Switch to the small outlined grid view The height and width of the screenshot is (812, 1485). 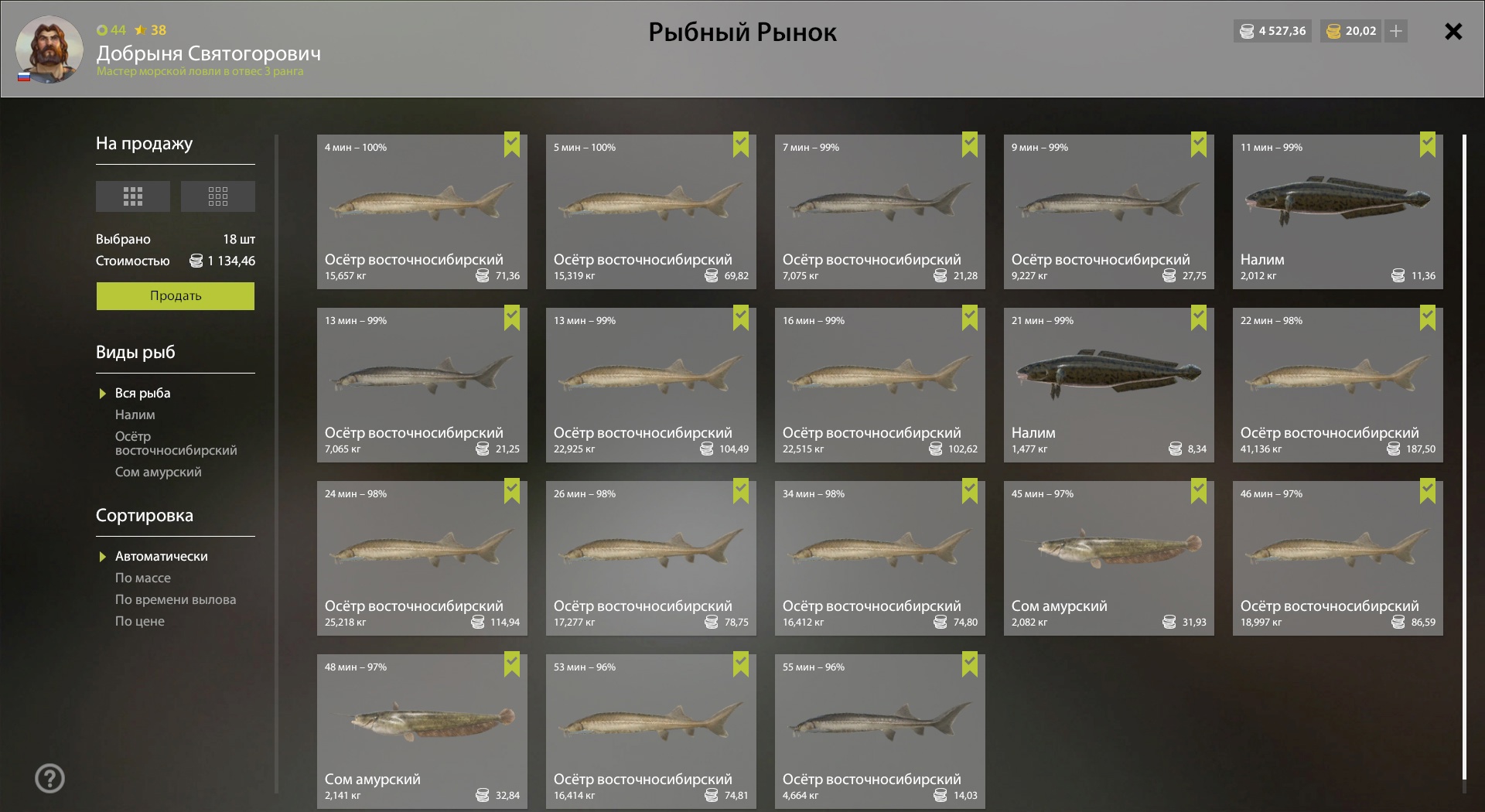tap(217, 196)
